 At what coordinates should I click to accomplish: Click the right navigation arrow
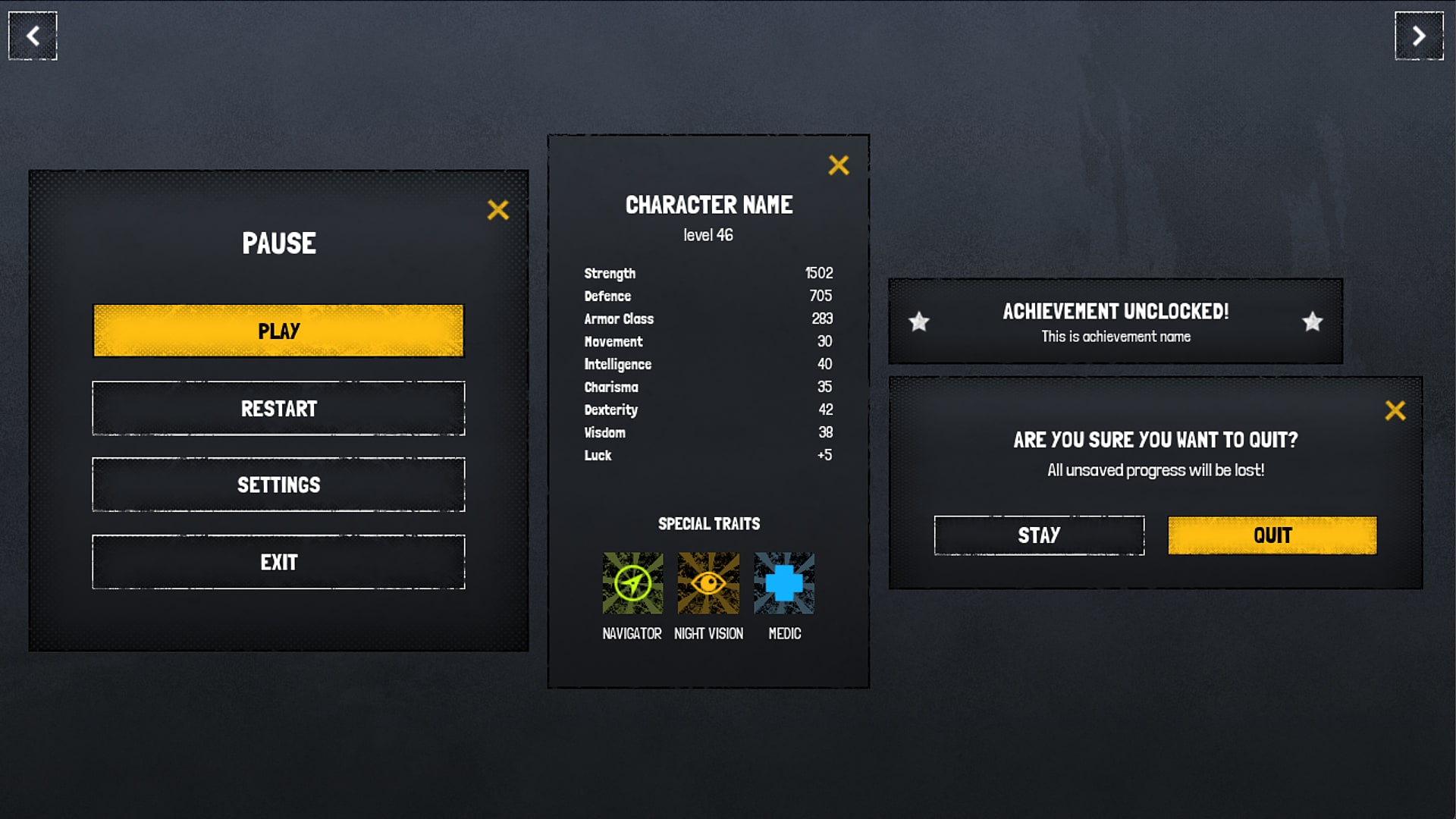tap(1420, 36)
